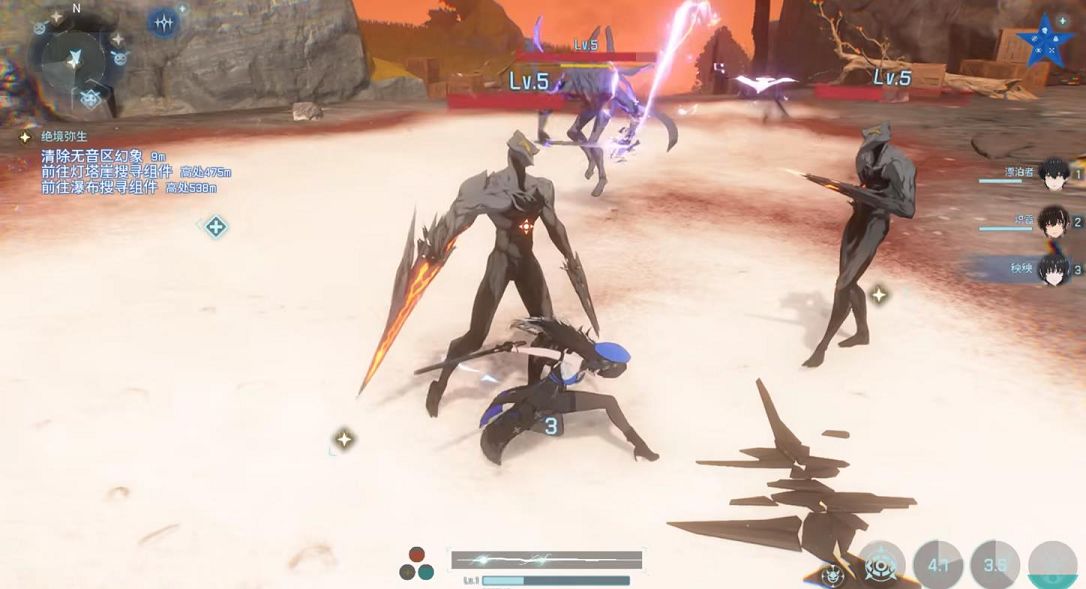Switch to party member 秧秧
Viewport: 1086px width, 589px height.
click(1051, 269)
